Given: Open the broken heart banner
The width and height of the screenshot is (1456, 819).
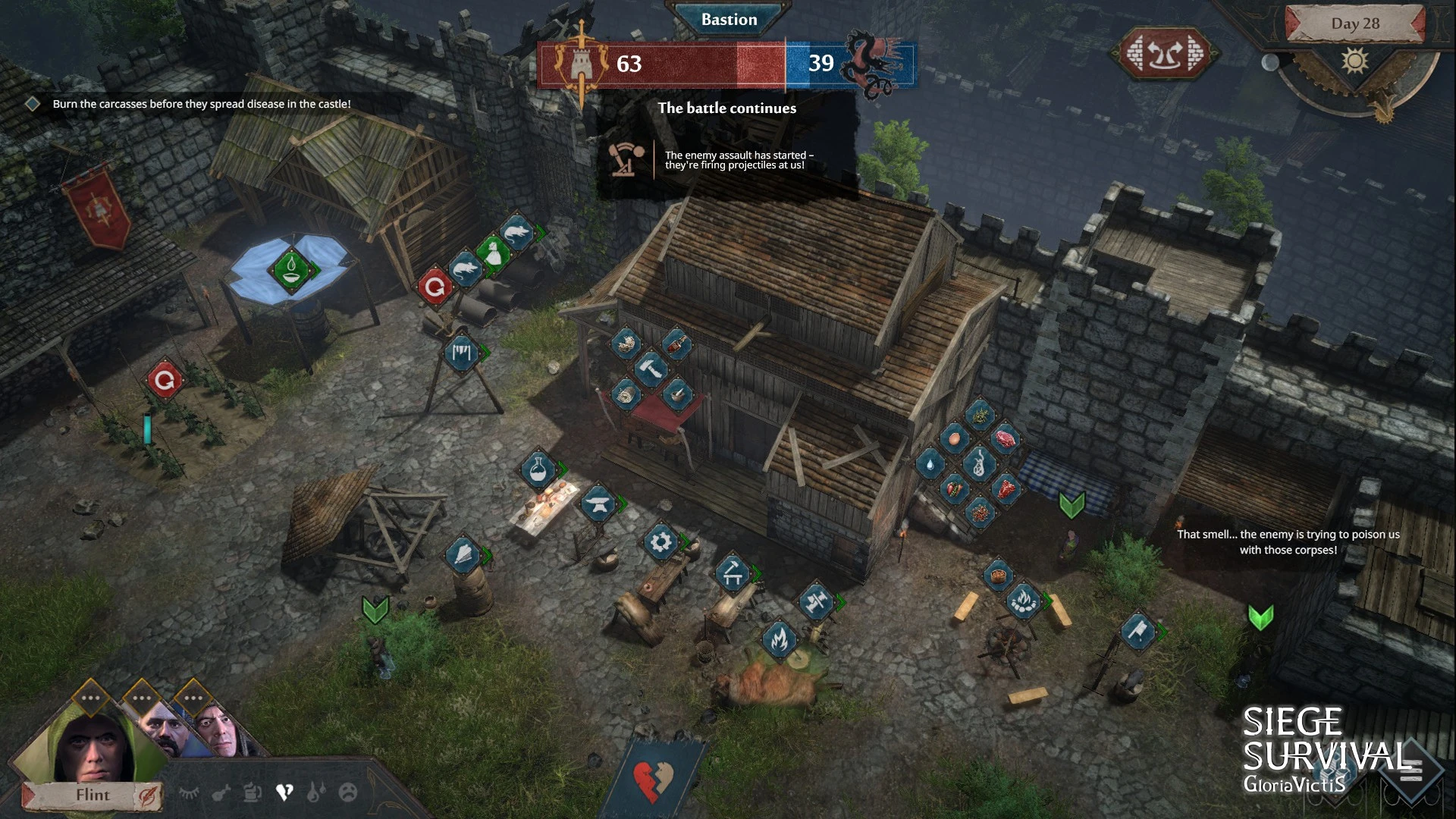Looking at the screenshot, I should coord(653,780).
